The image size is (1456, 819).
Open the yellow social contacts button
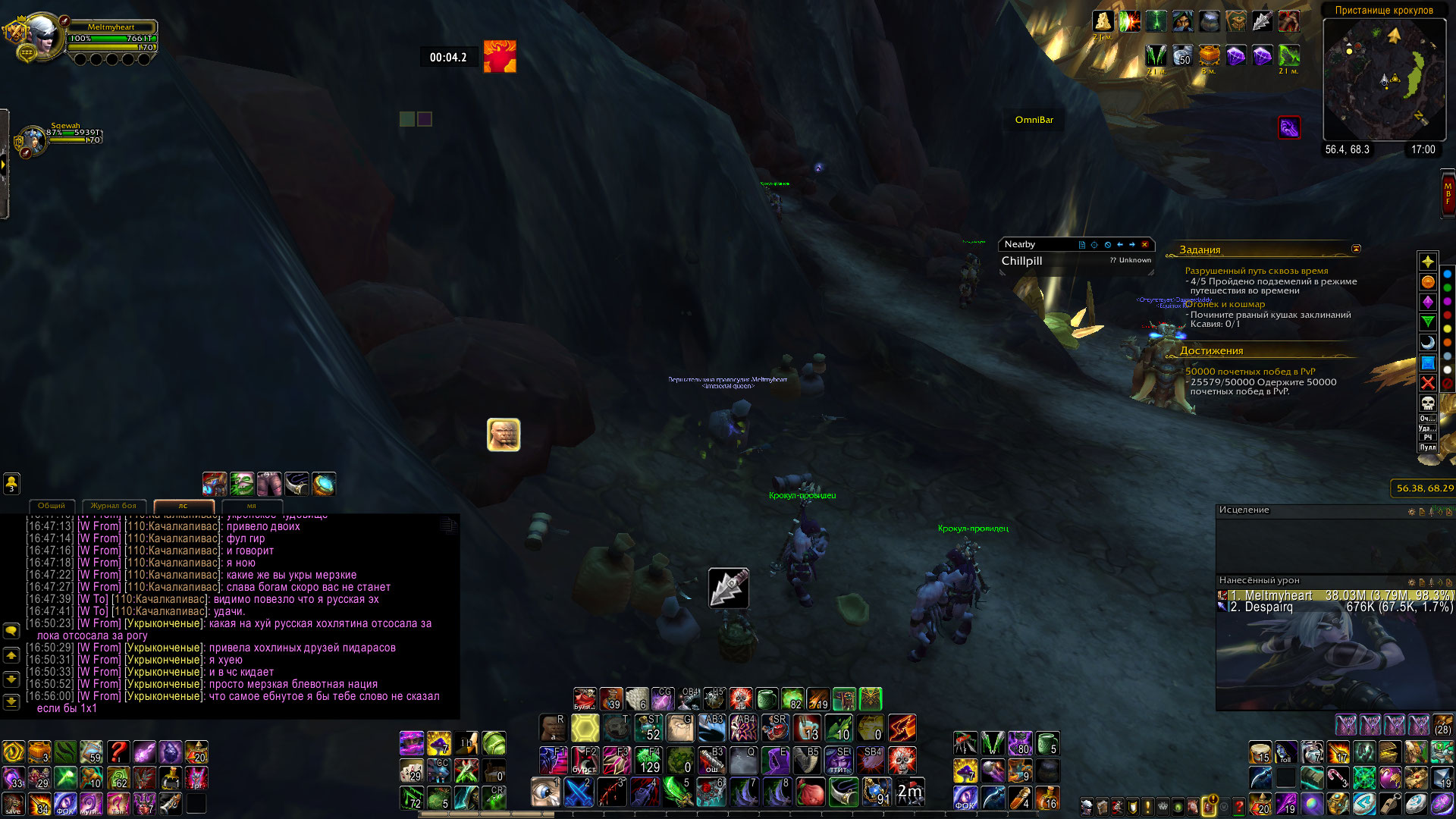[x=11, y=483]
